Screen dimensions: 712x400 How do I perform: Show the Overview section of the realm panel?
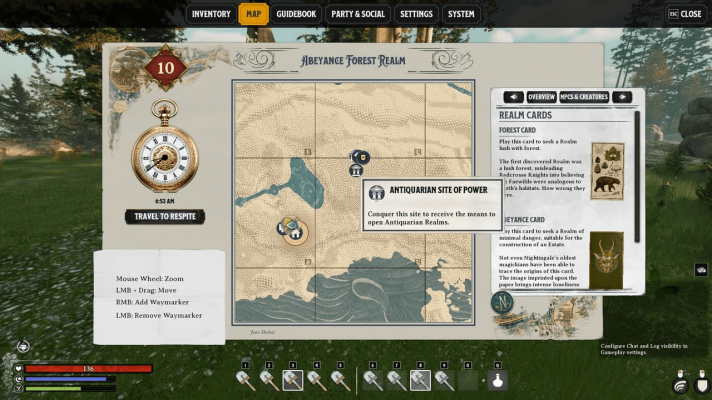(x=541, y=97)
